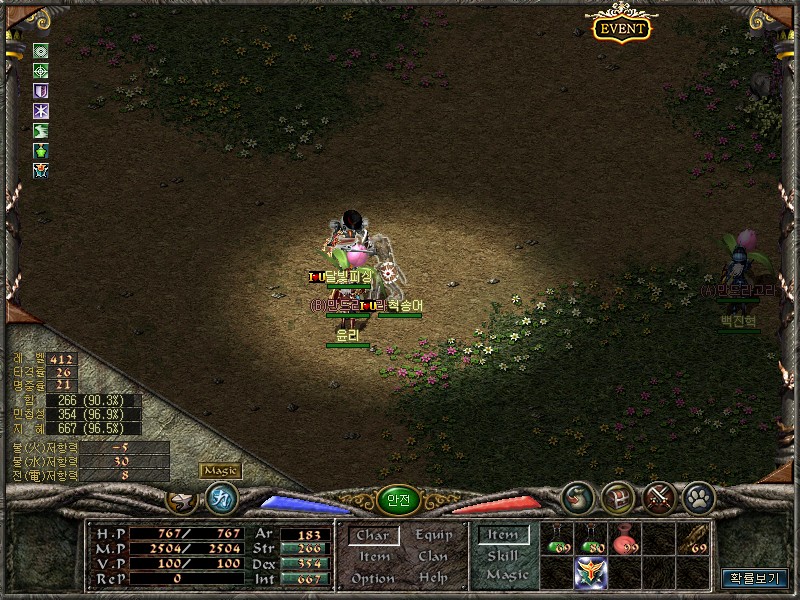Switch to the Skill tab
Image resolution: width=800 pixels, height=600 pixels.
(503, 556)
